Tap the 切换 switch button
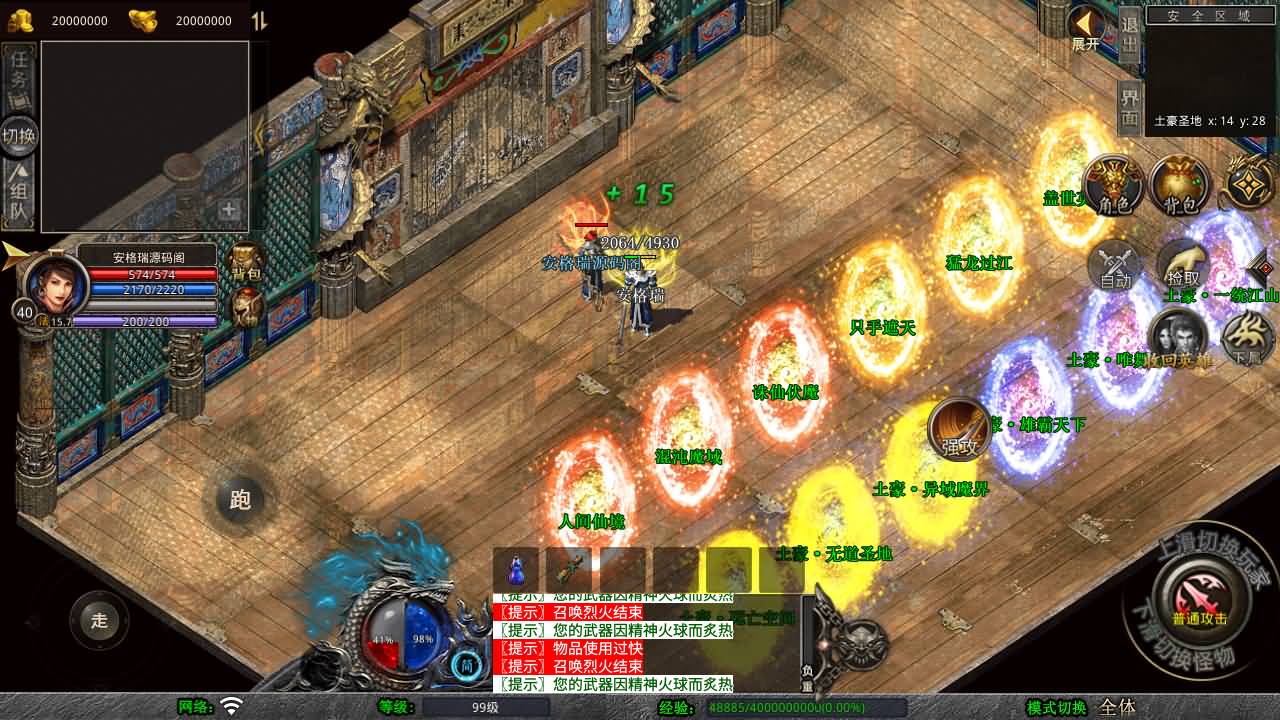 click(x=19, y=136)
